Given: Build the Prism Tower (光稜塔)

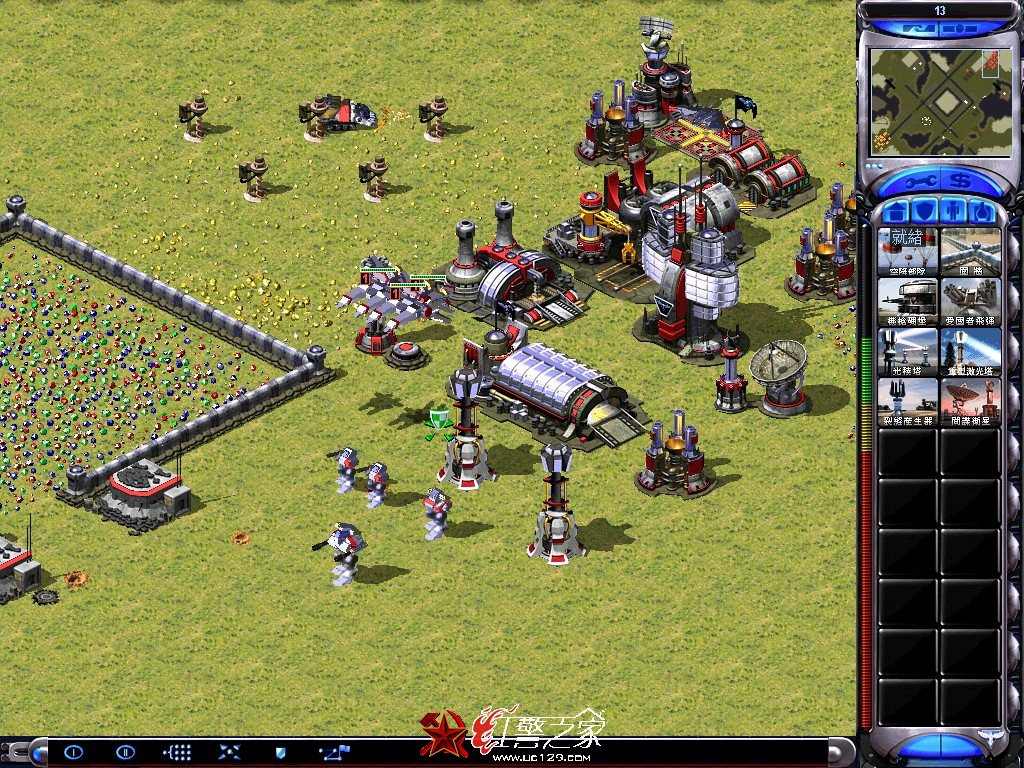Looking at the screenshot, I should click(x=908, y=351).
